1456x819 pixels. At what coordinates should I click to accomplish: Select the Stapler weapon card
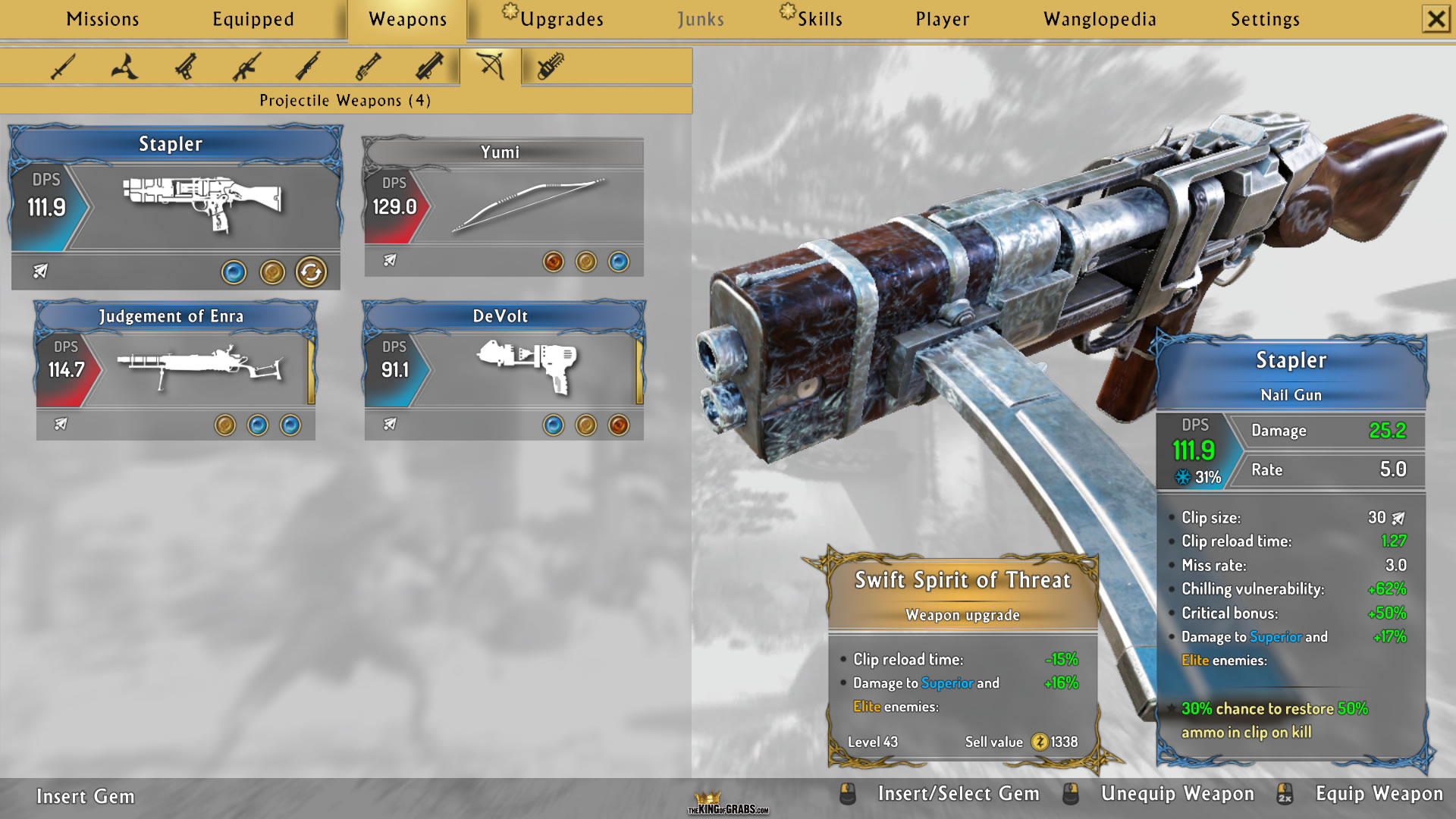point(176,205)
